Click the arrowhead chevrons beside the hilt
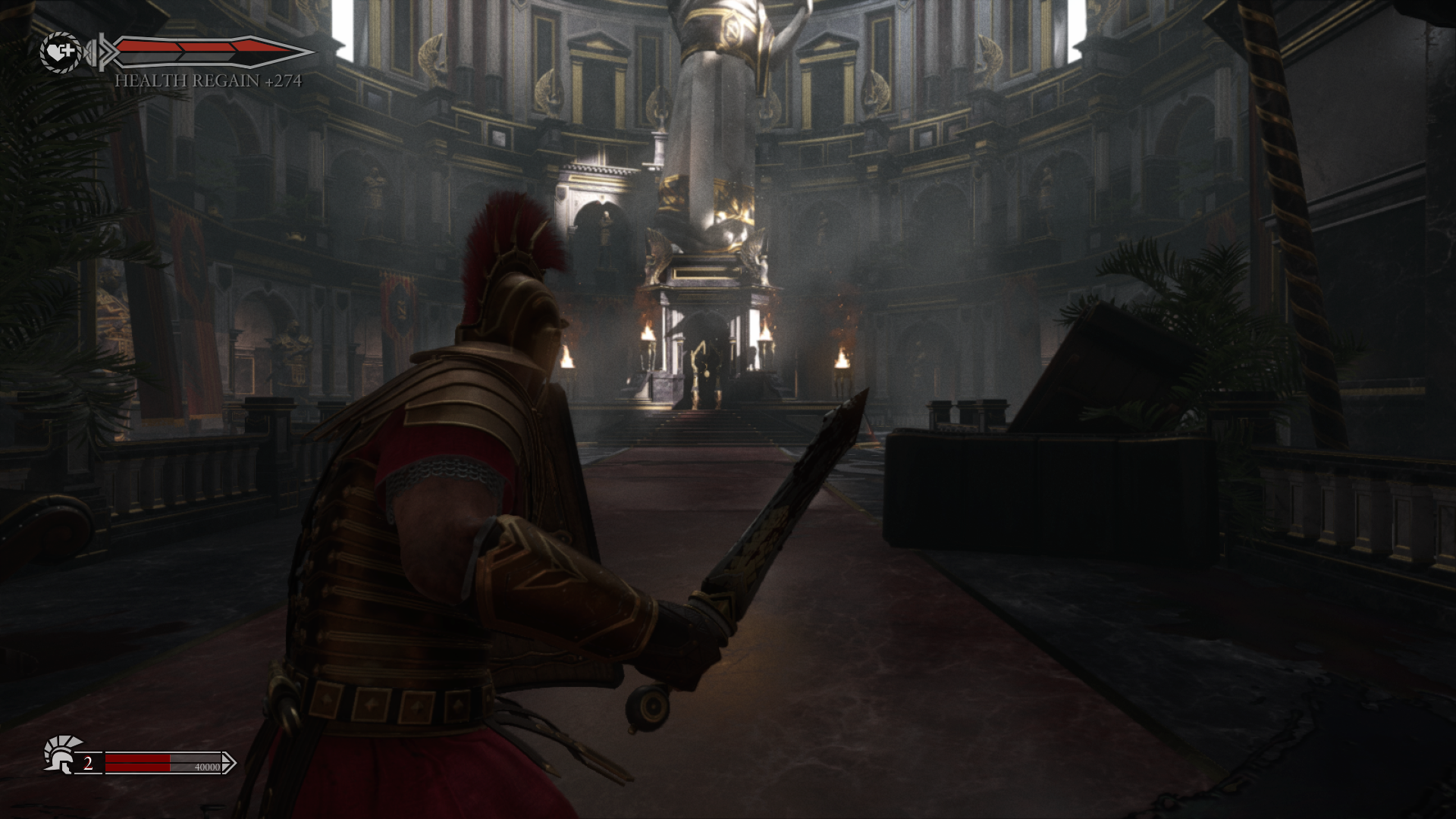 (110, 52)
